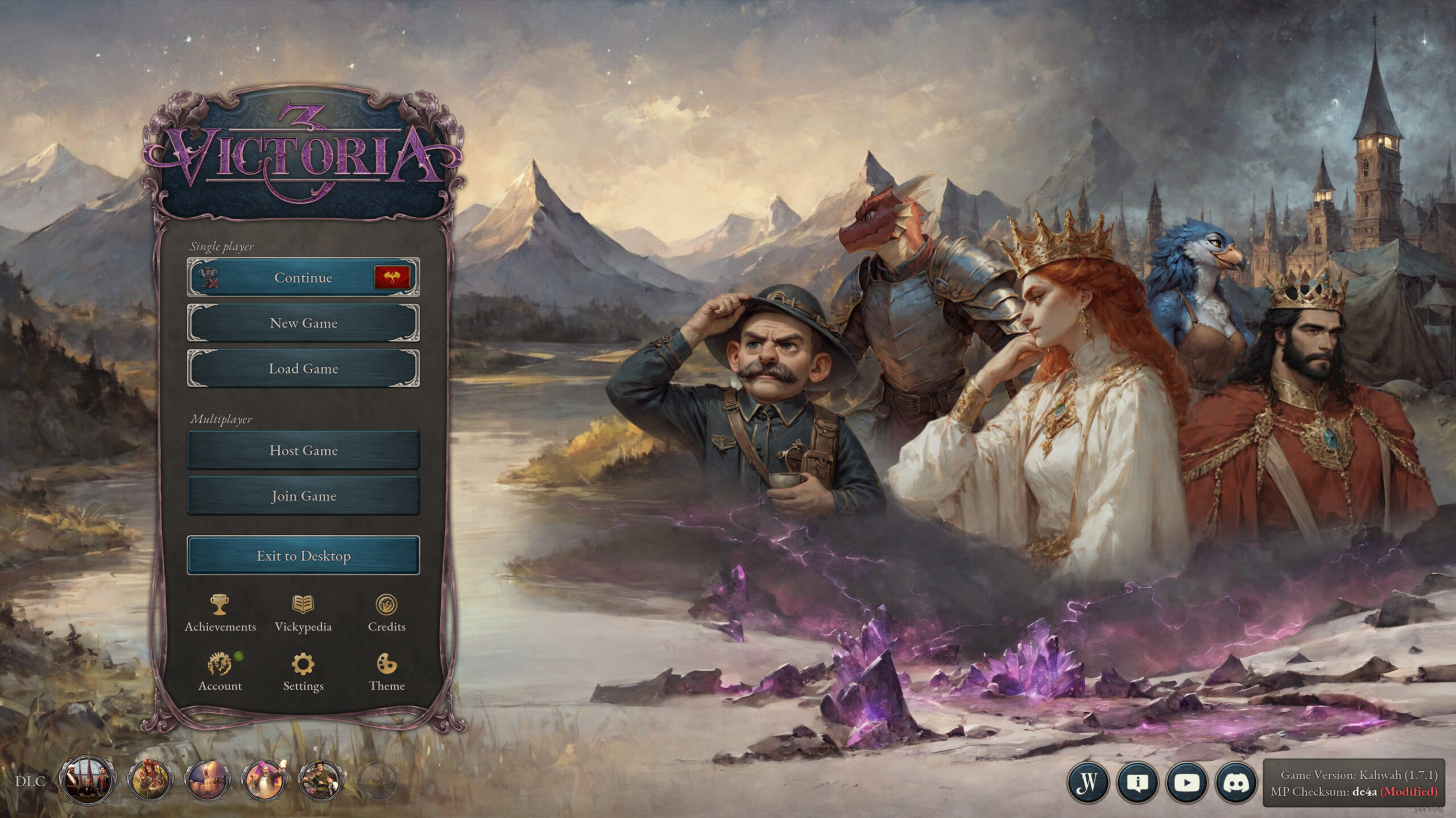Open the wiki link with W icon

[x=1087, y=782]
